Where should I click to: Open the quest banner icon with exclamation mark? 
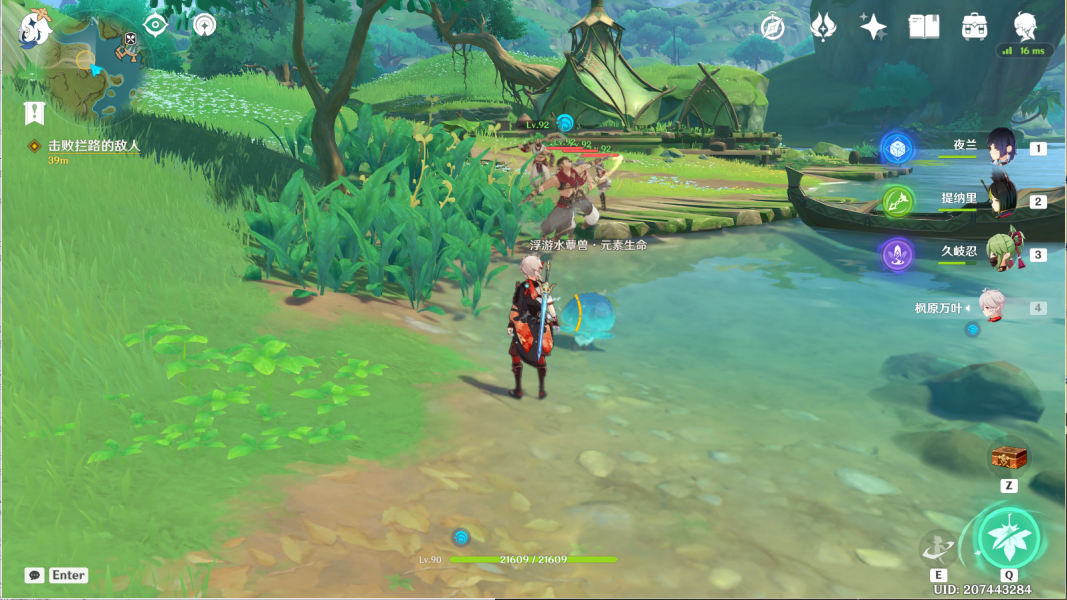click(x=36, y=112)
